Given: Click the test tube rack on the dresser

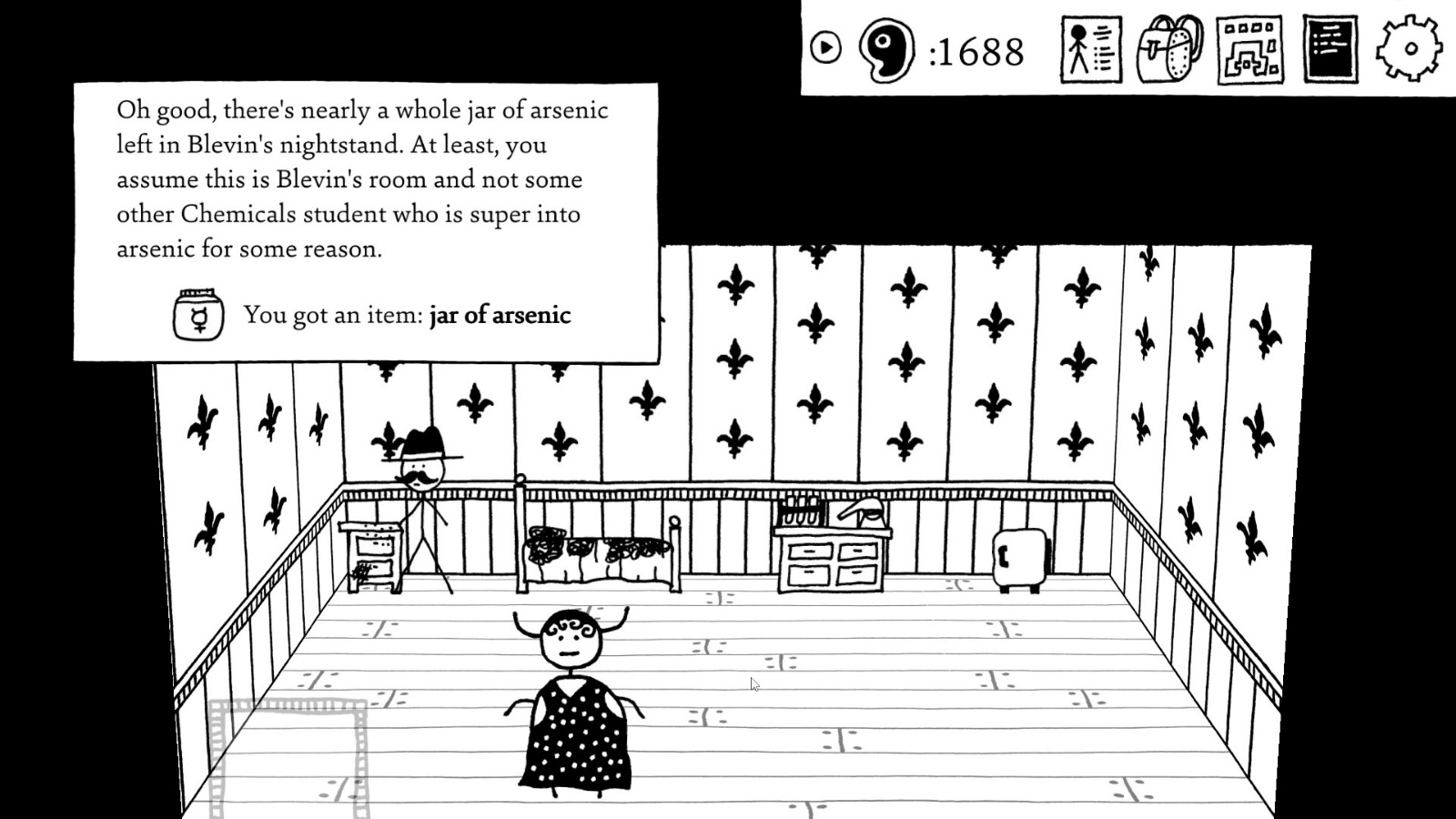Looking at the screenshot, I should [x=799, y=508].
